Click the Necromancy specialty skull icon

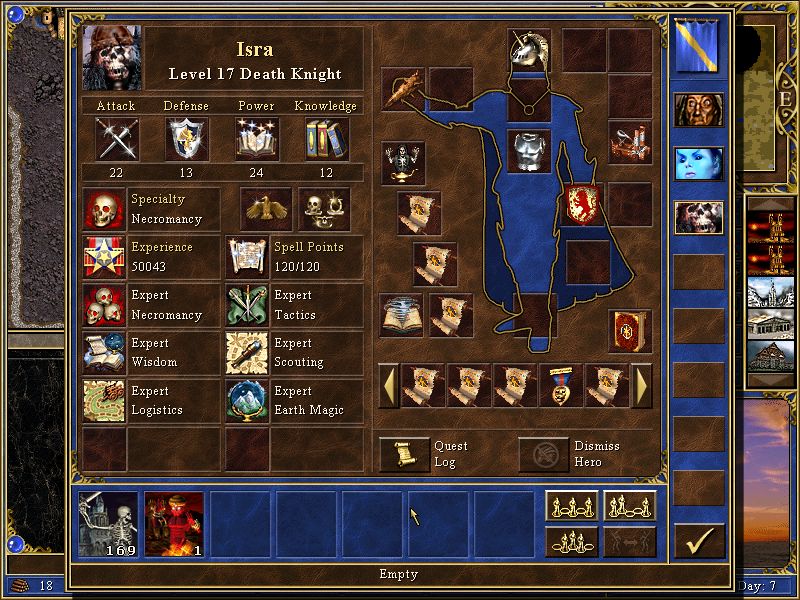(x=104, y=209)
